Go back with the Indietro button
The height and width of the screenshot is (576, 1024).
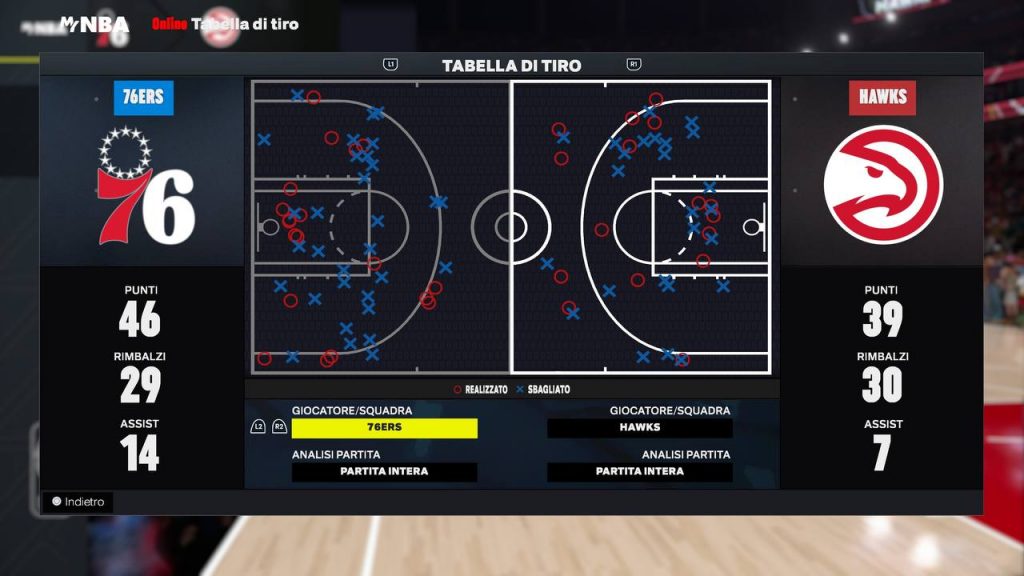pyautogui.click(x=78, y=502)
